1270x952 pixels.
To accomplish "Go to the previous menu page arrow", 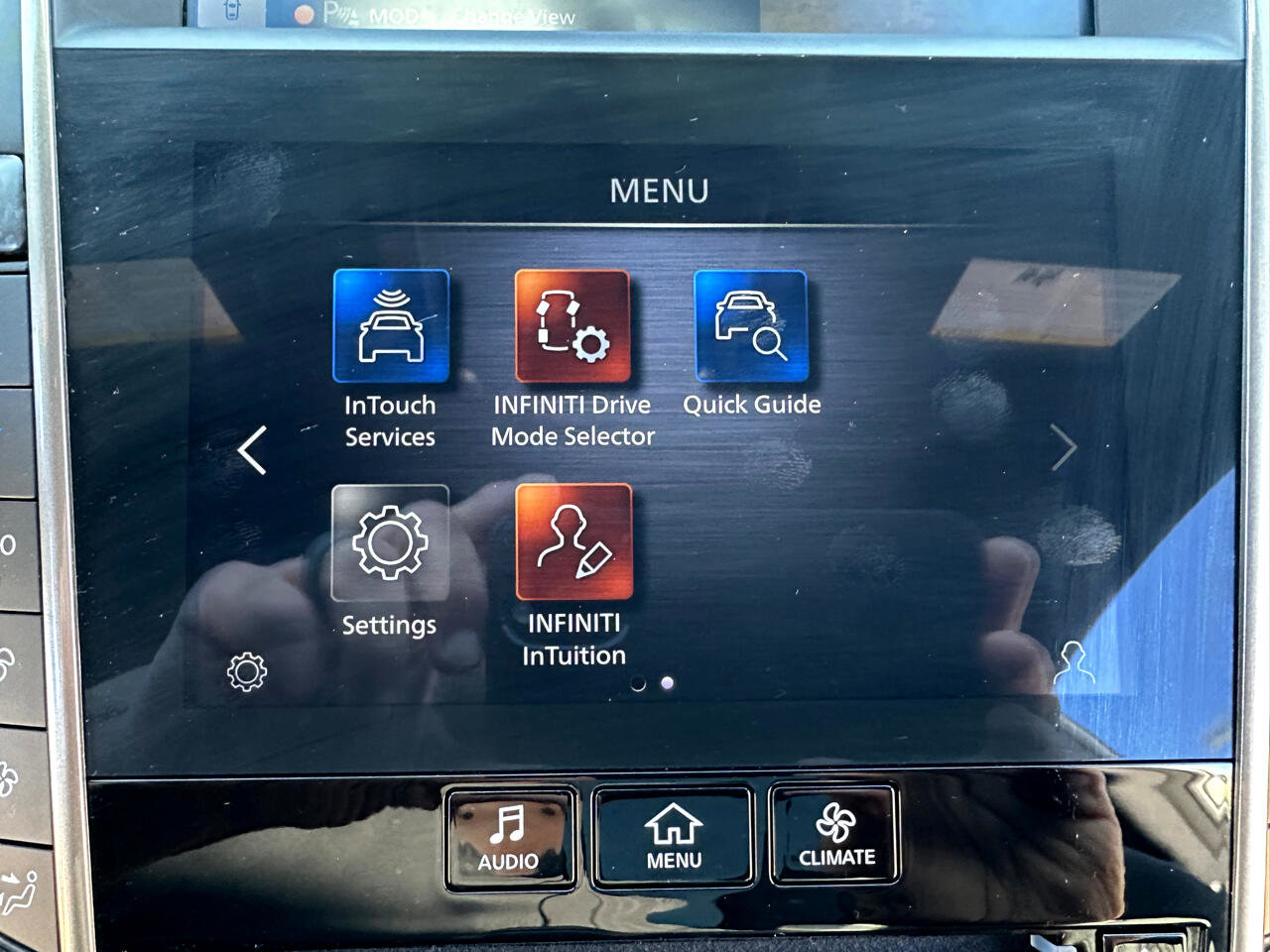I will [253, 450].
